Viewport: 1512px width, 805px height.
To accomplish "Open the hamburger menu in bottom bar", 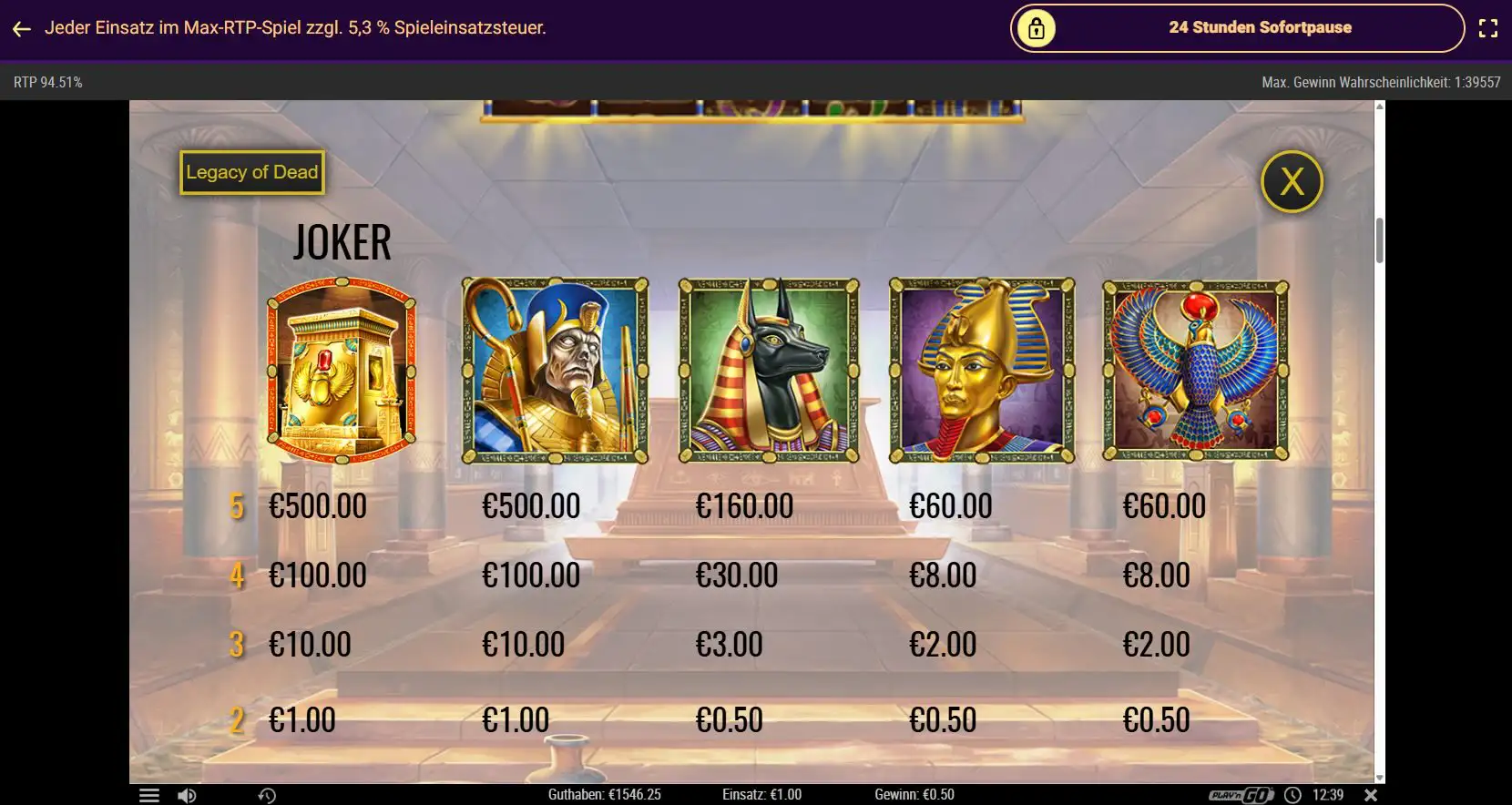I will click(x=148, y=795).
